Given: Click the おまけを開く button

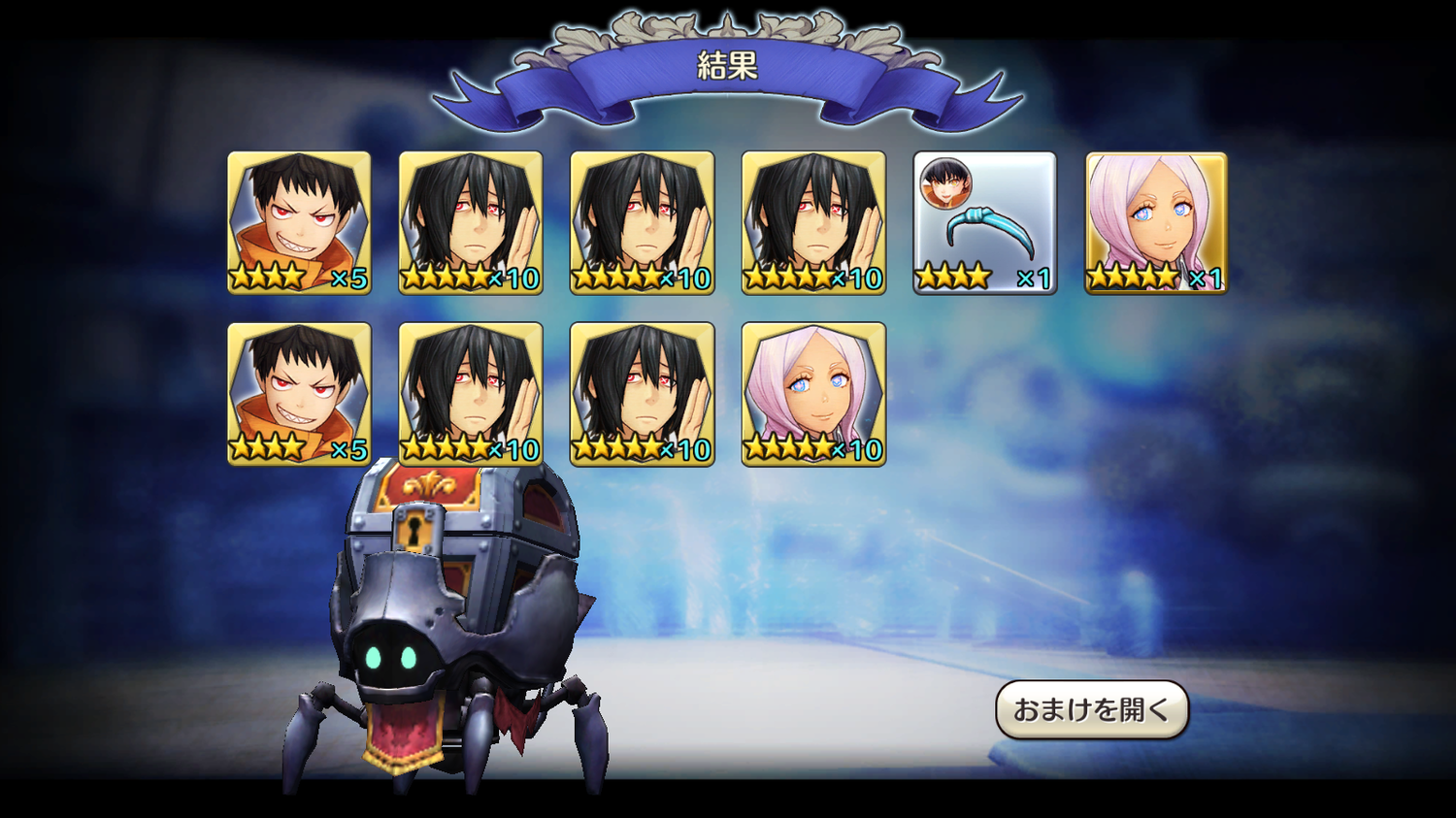Looking at the screenshot, I should tap(1092, 709).
